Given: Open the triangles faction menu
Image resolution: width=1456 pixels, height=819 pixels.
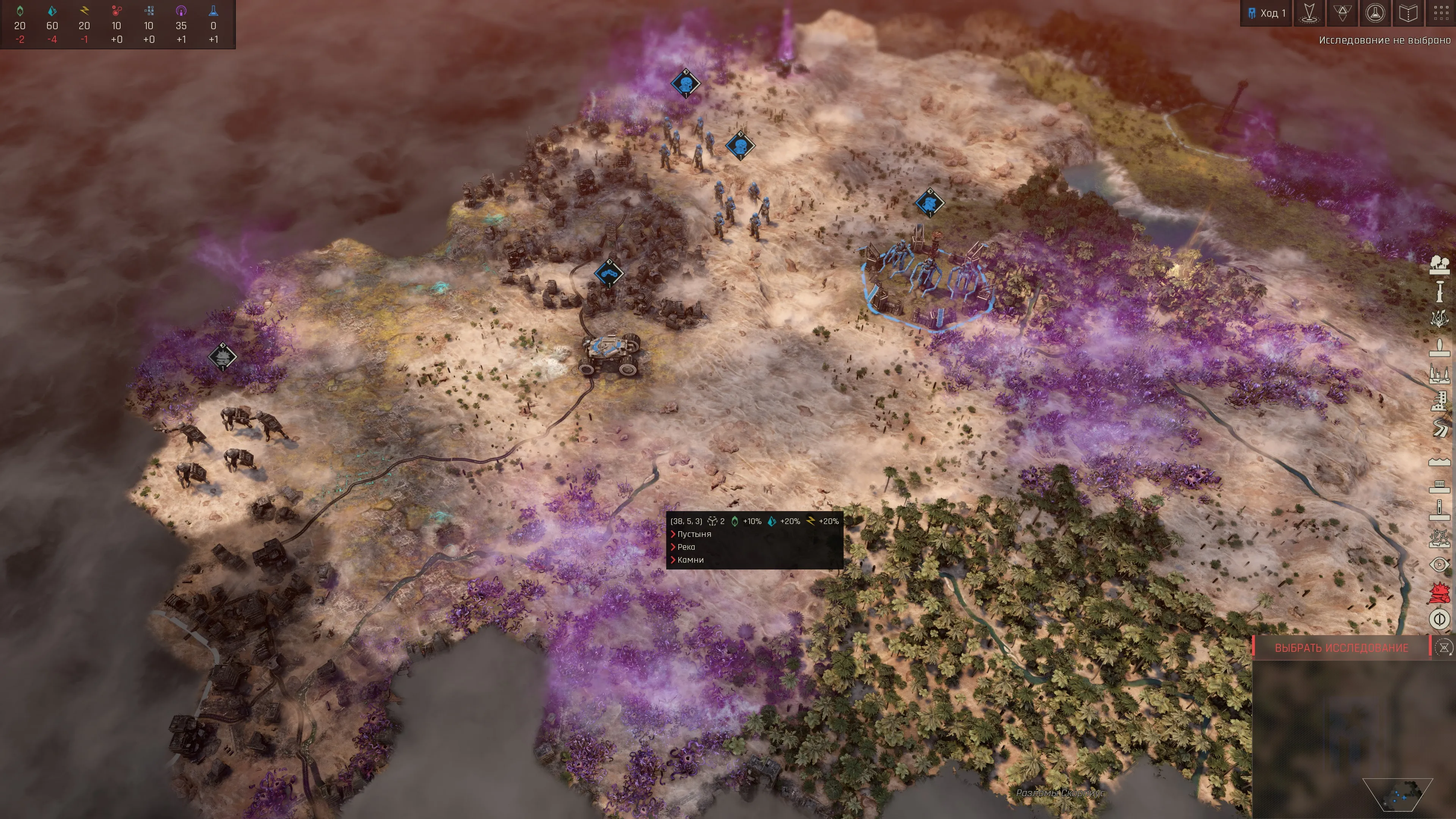Looking at the screenshot, I should pos(1342,13).
